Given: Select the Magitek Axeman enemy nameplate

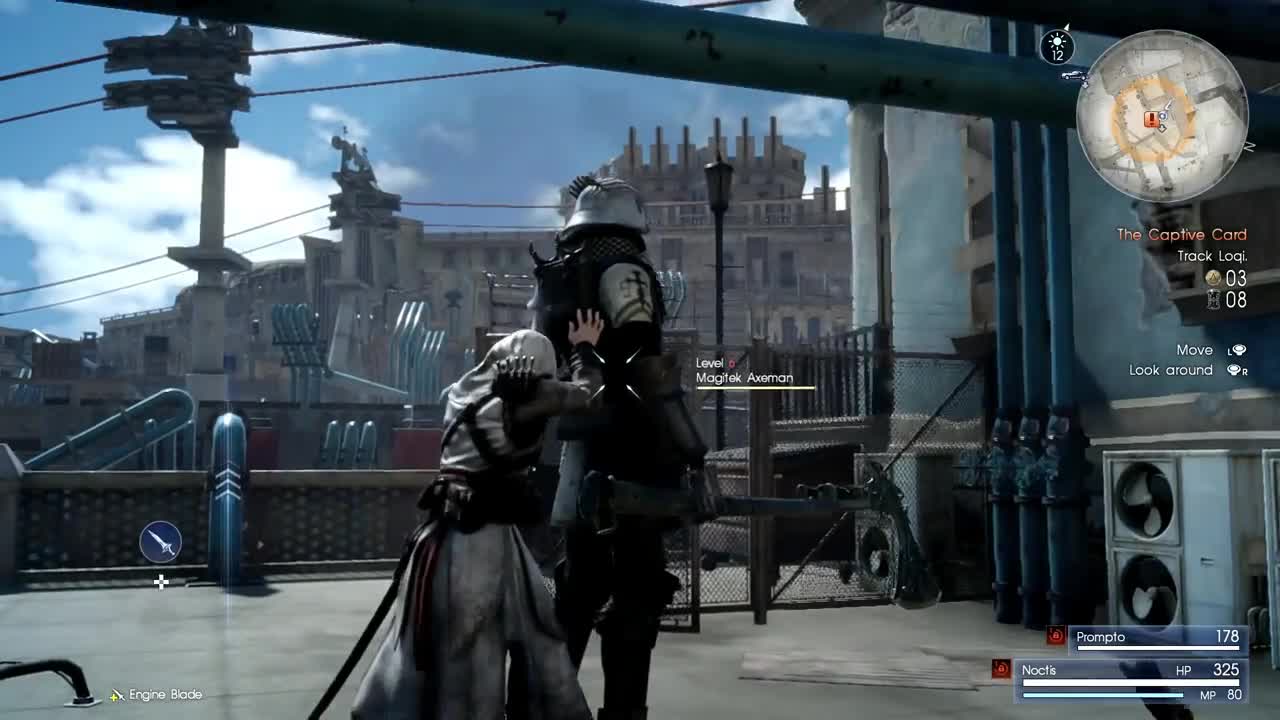Looking at the screenshot, I should [744, 379].
